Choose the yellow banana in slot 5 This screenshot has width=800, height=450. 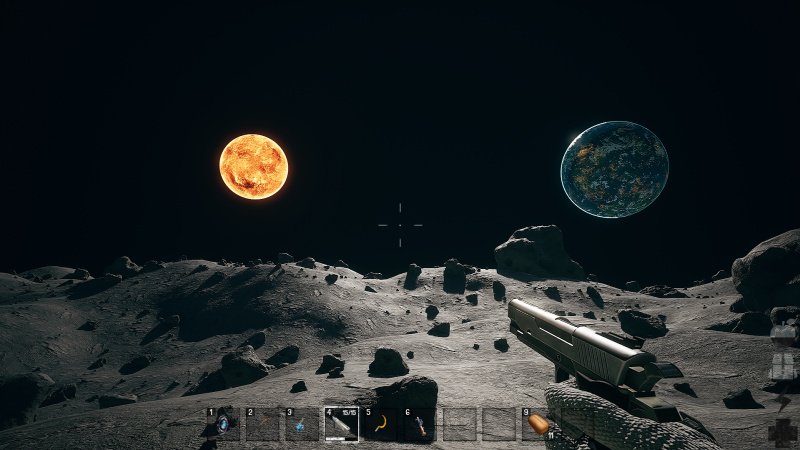(381, 425)
